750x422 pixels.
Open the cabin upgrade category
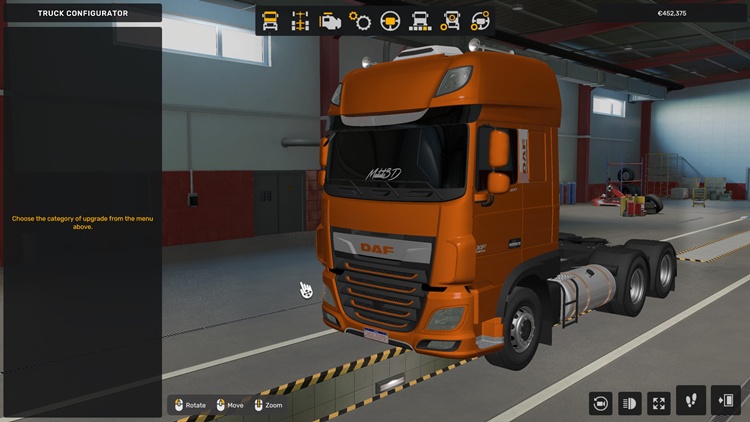(x=270, y=20)
